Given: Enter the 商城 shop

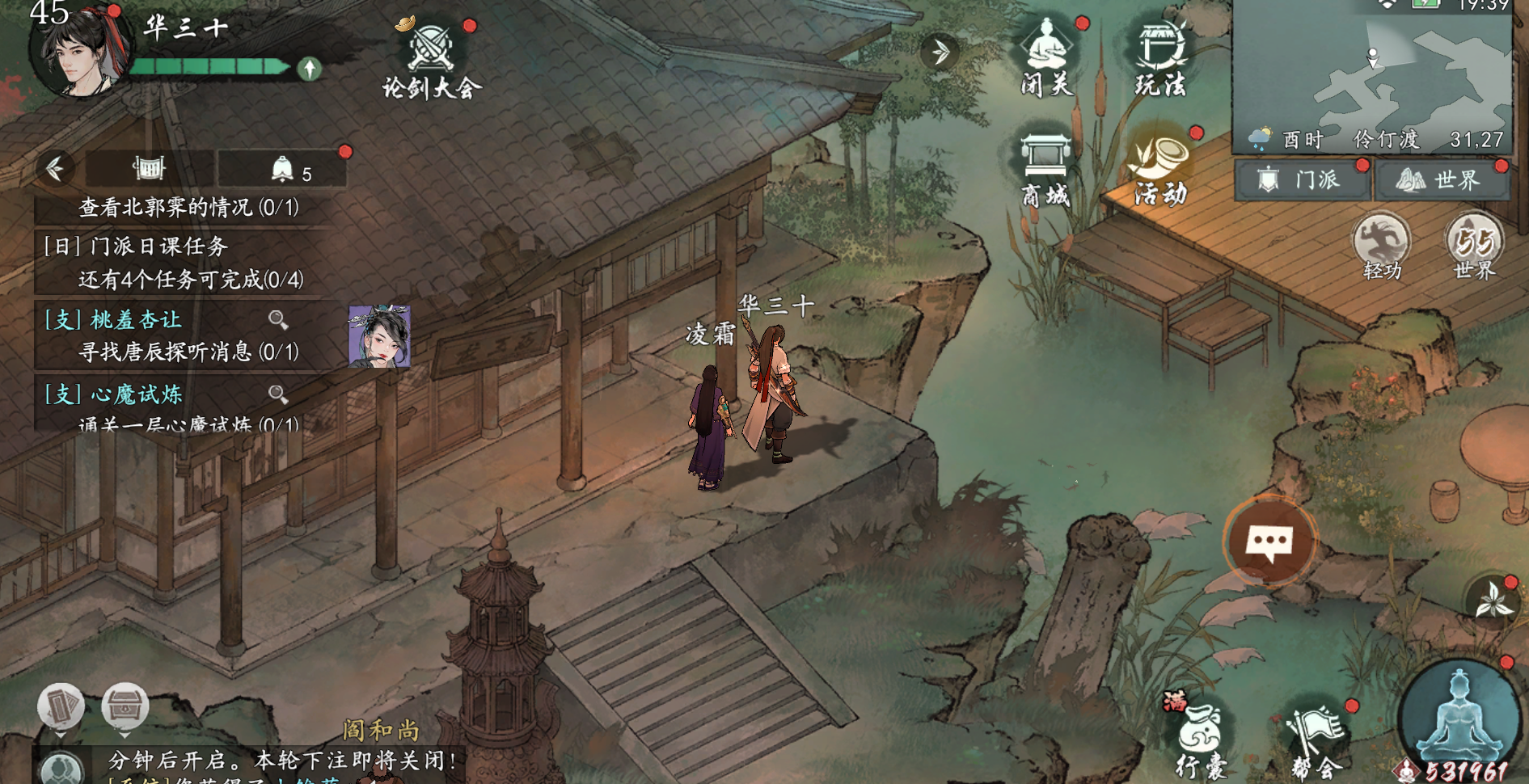Looking at the screenshot, I should [1045, 168].
